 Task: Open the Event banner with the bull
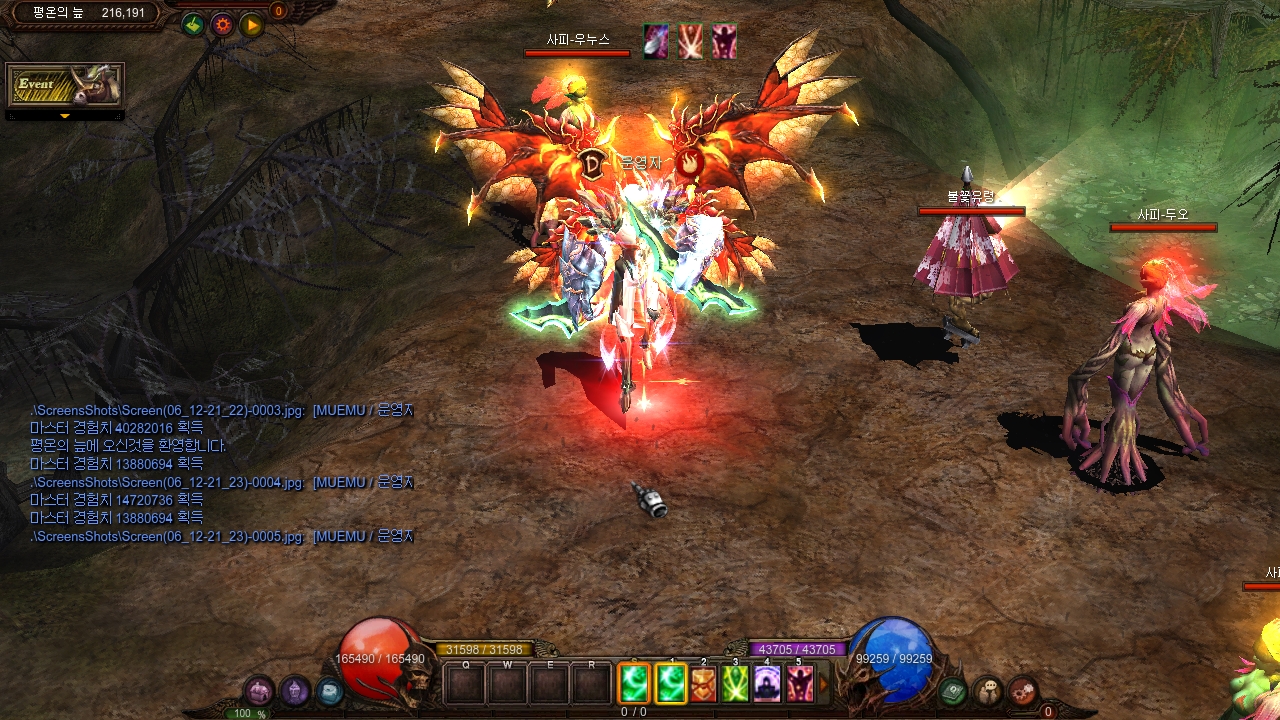65,86
